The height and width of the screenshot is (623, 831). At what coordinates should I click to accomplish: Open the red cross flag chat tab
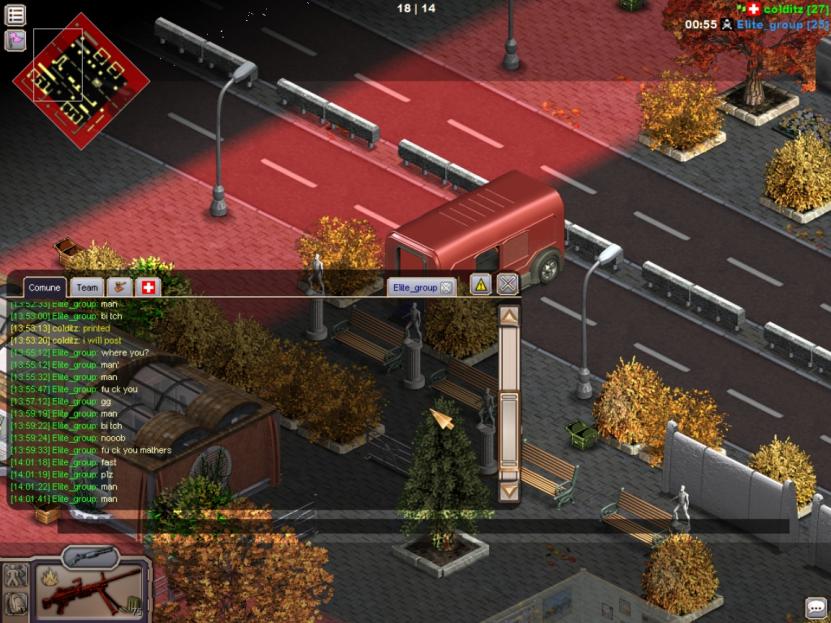click(x=147, y=288)
